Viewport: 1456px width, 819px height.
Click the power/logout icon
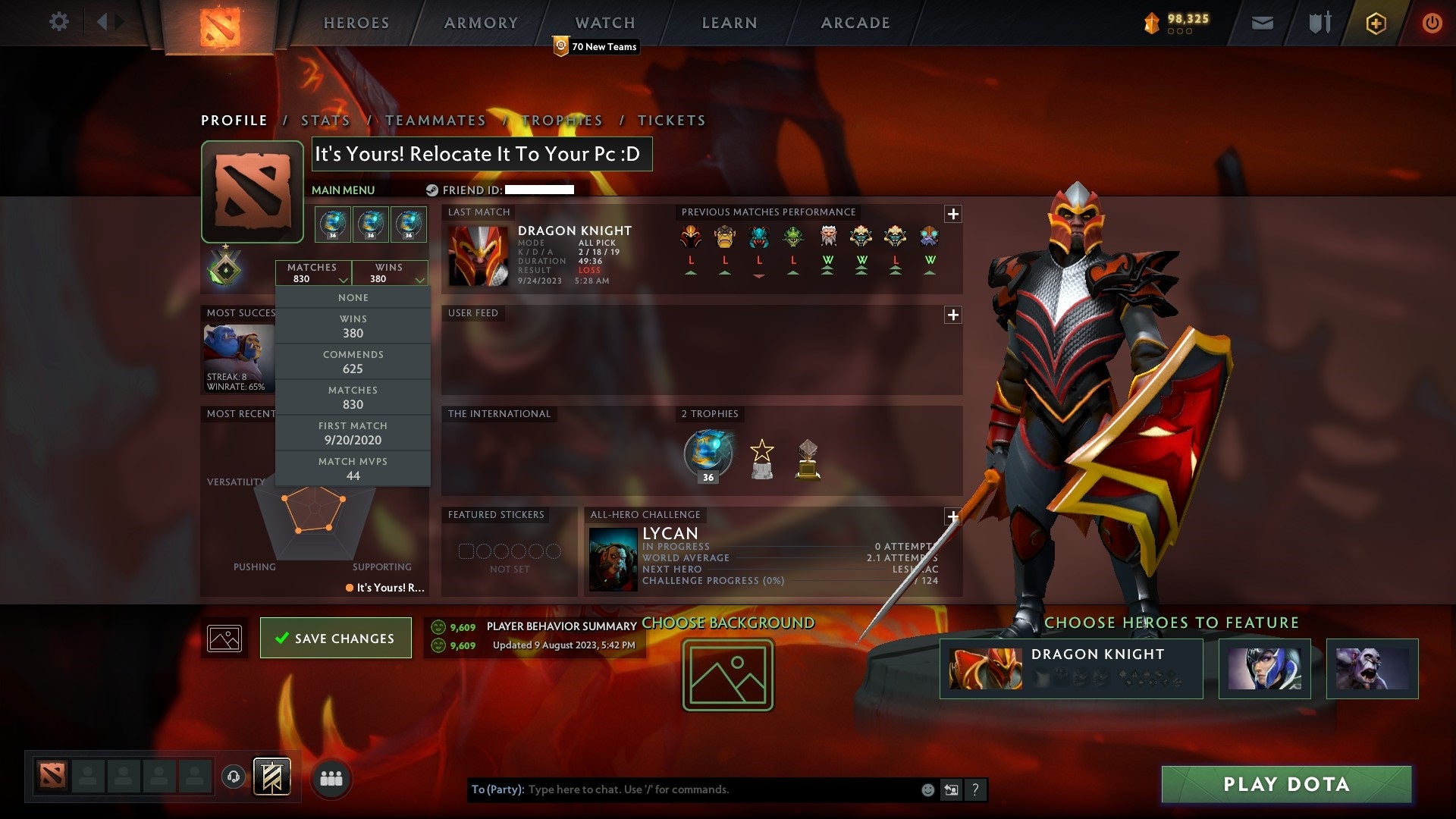(1432, 23)
